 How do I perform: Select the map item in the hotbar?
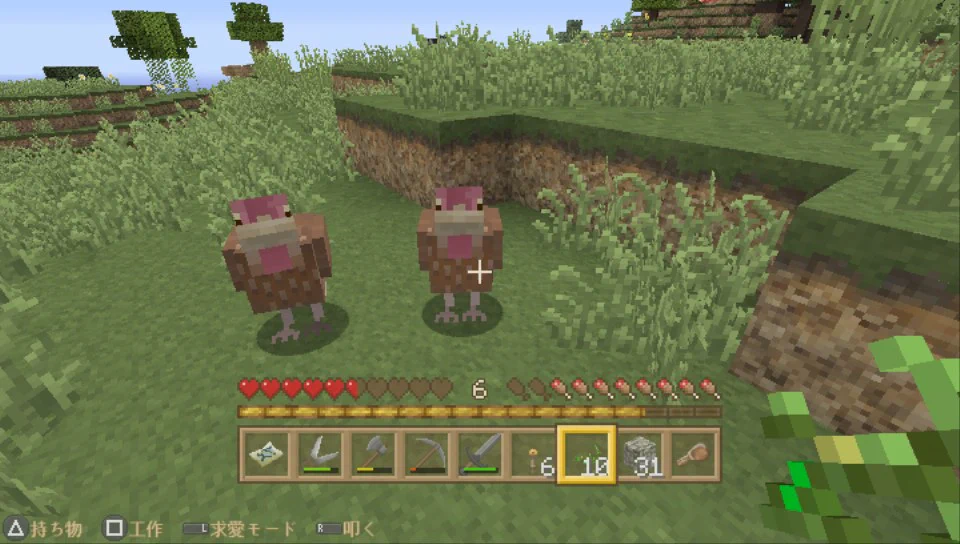pyautogui.click(x=265, y=456)
